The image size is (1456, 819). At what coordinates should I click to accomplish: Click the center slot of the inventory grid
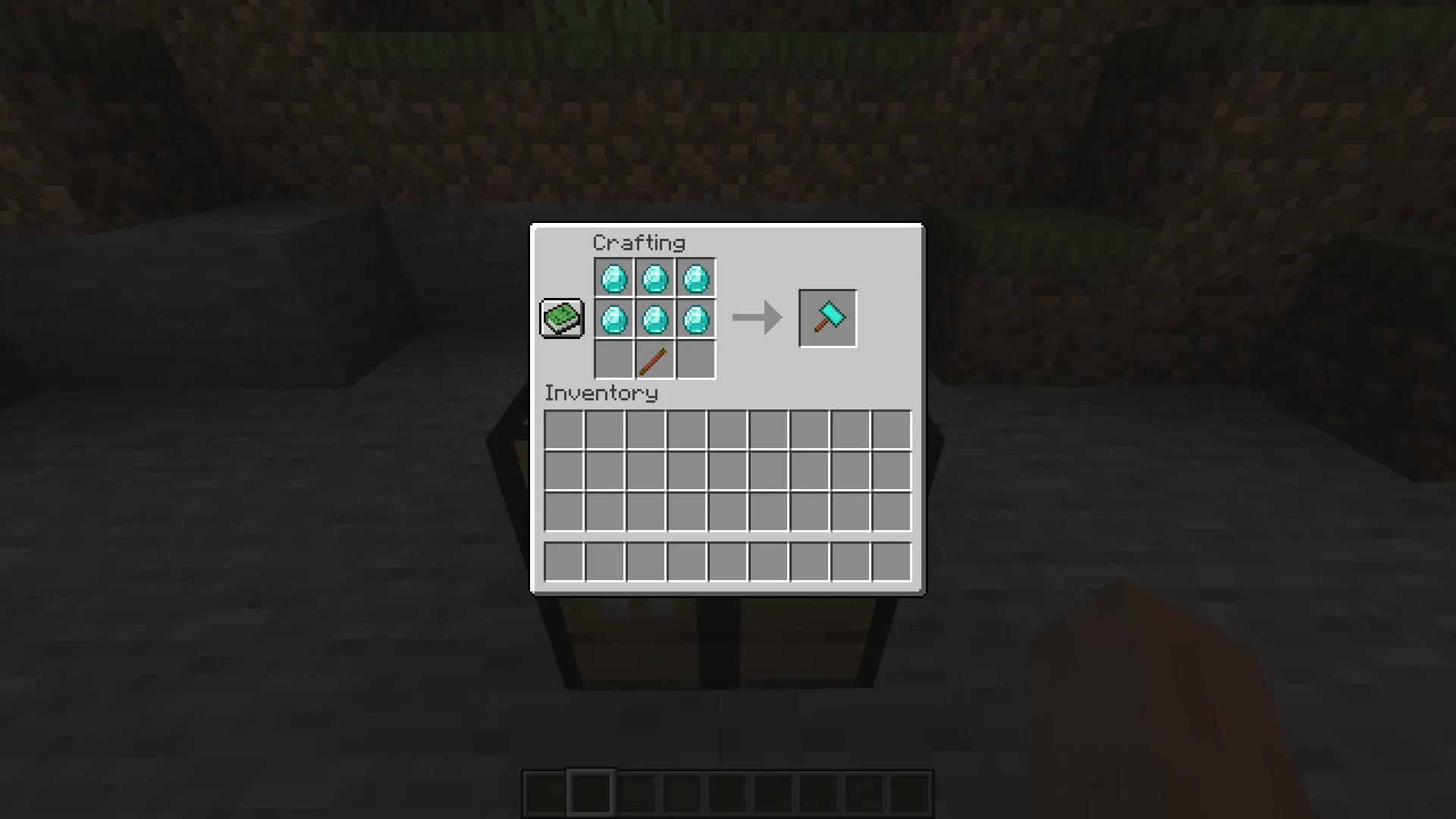[728, 471]
